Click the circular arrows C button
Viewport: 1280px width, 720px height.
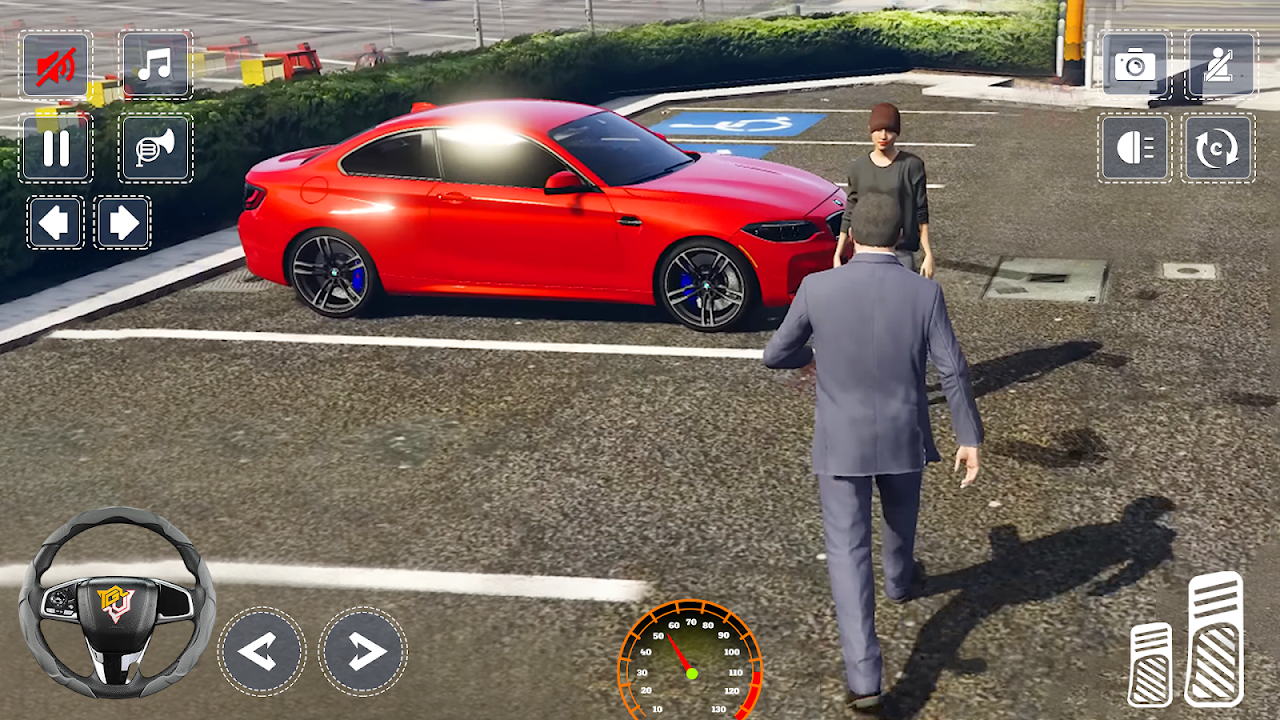pyautogui.click(x=1218, y=148)
